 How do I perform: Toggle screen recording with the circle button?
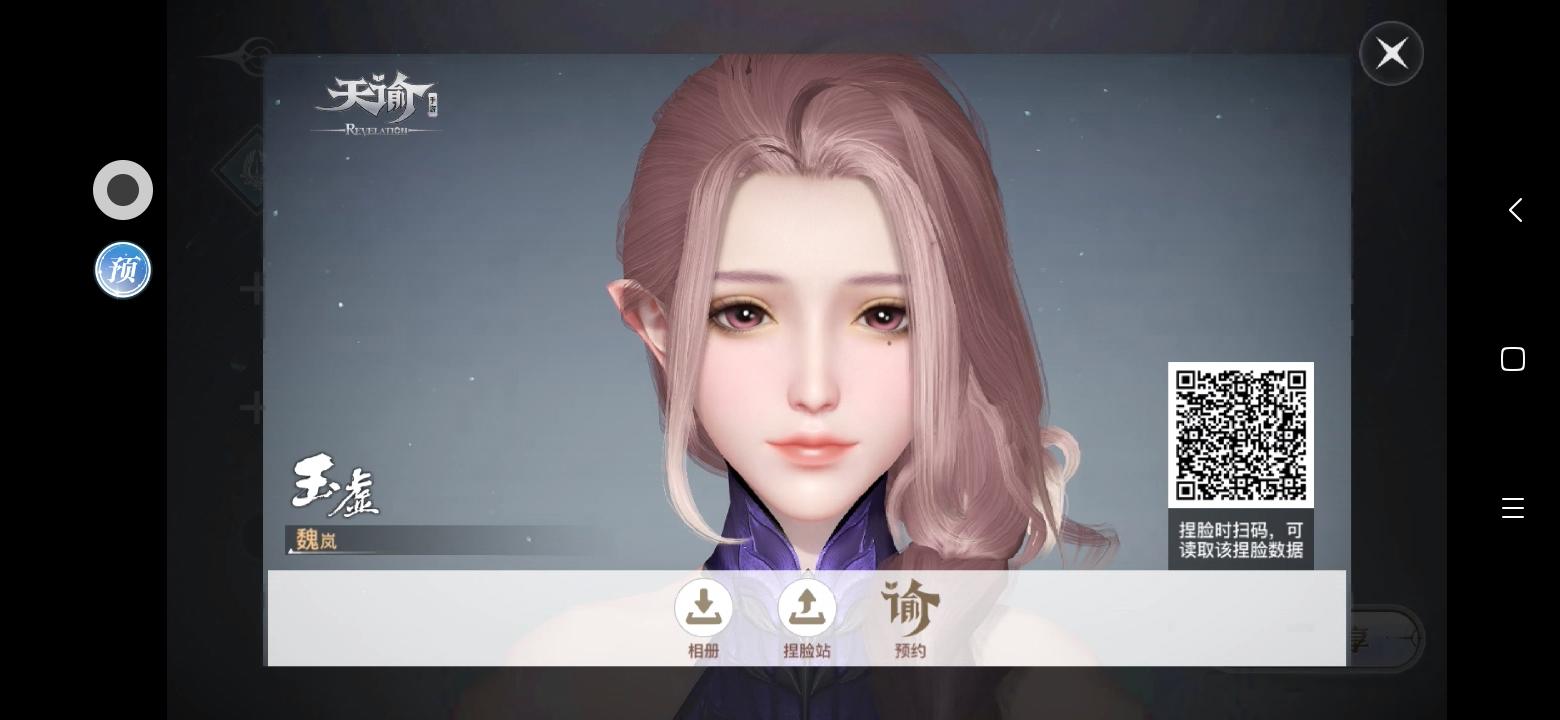(x=122, y=189)
